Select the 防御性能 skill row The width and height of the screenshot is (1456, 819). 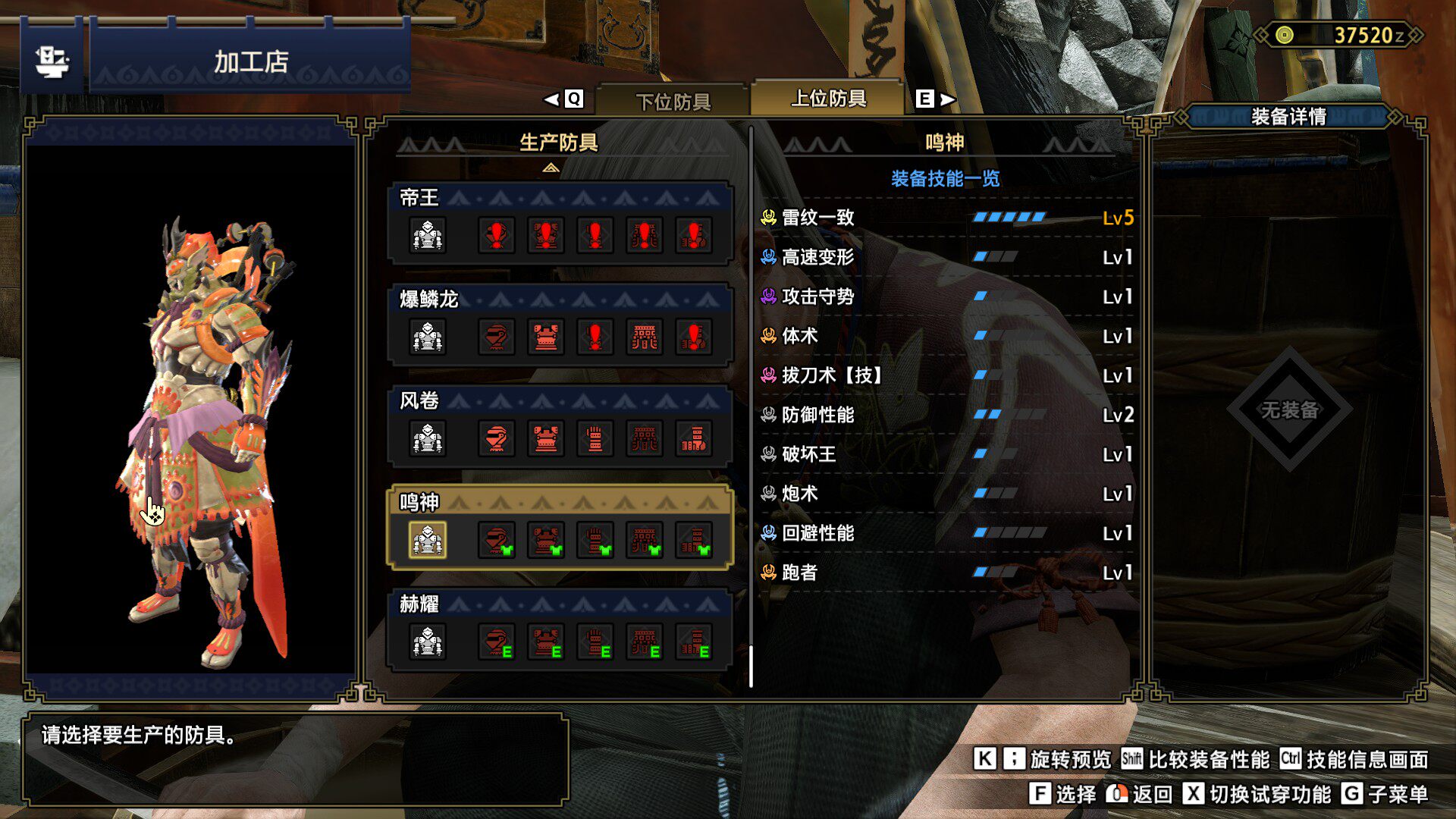click(x=946, y=415)
